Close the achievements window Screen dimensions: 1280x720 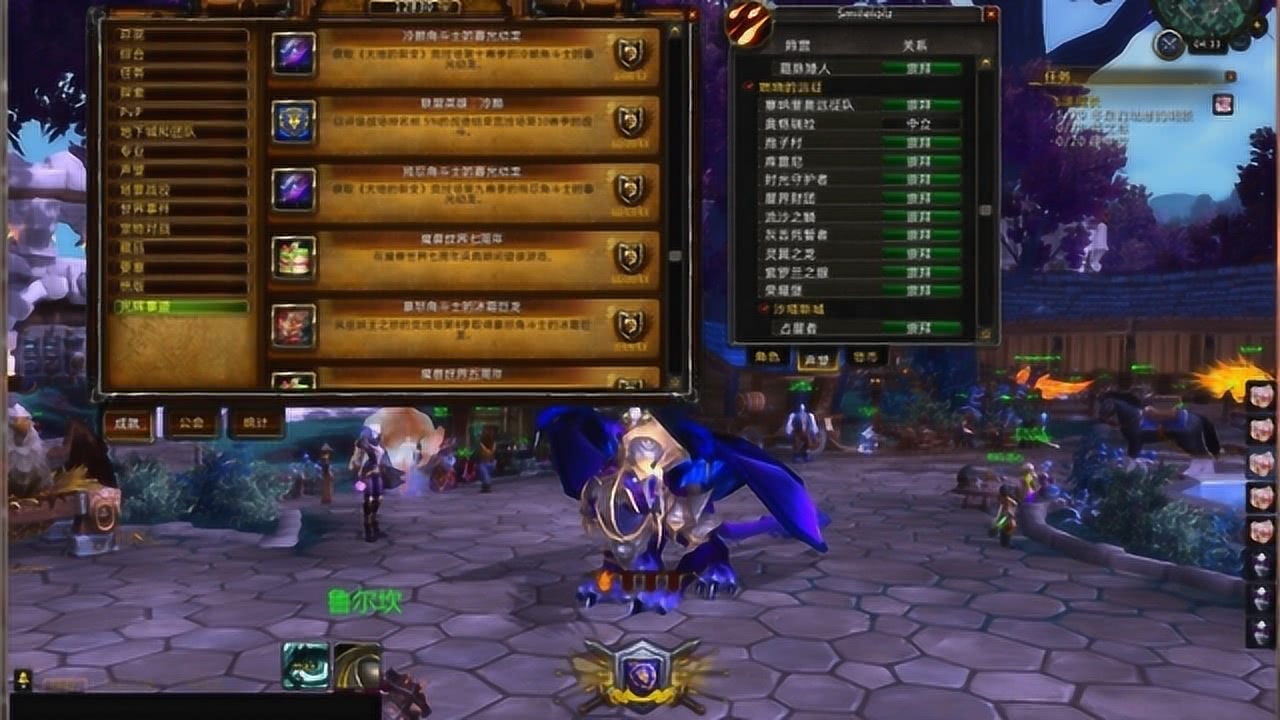coord(692,16)
